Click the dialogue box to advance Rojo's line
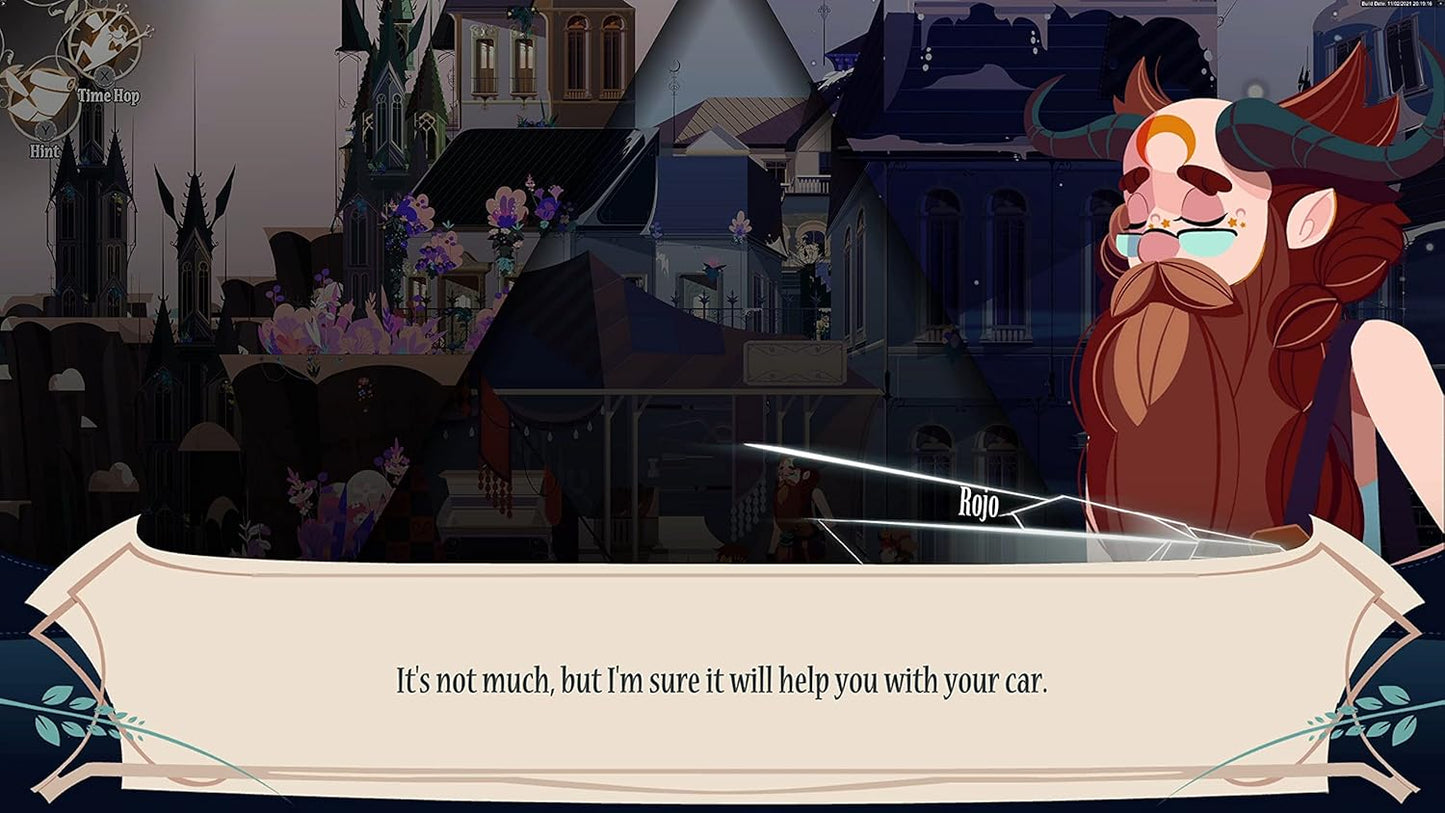The width and height of the screenshot is (1445, 813). 722,679
